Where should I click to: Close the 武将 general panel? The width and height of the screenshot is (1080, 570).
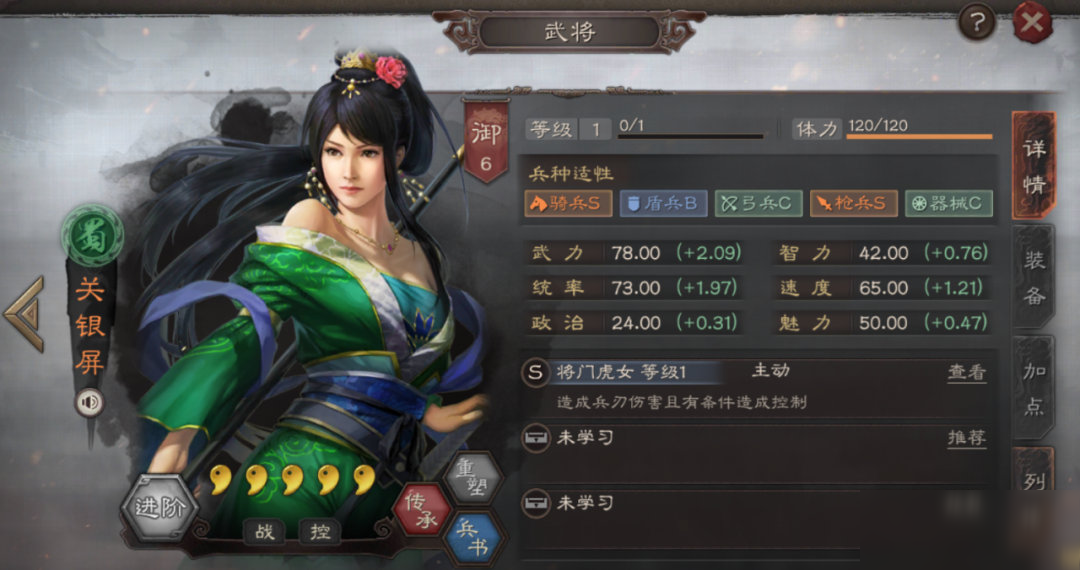[1032, 21]
